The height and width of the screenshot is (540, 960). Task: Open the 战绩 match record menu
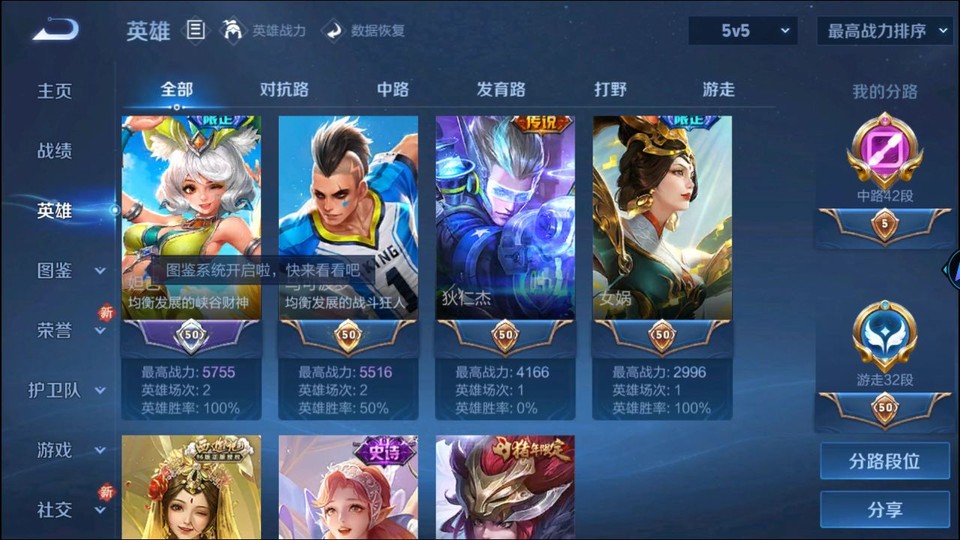tap(55, 151)
